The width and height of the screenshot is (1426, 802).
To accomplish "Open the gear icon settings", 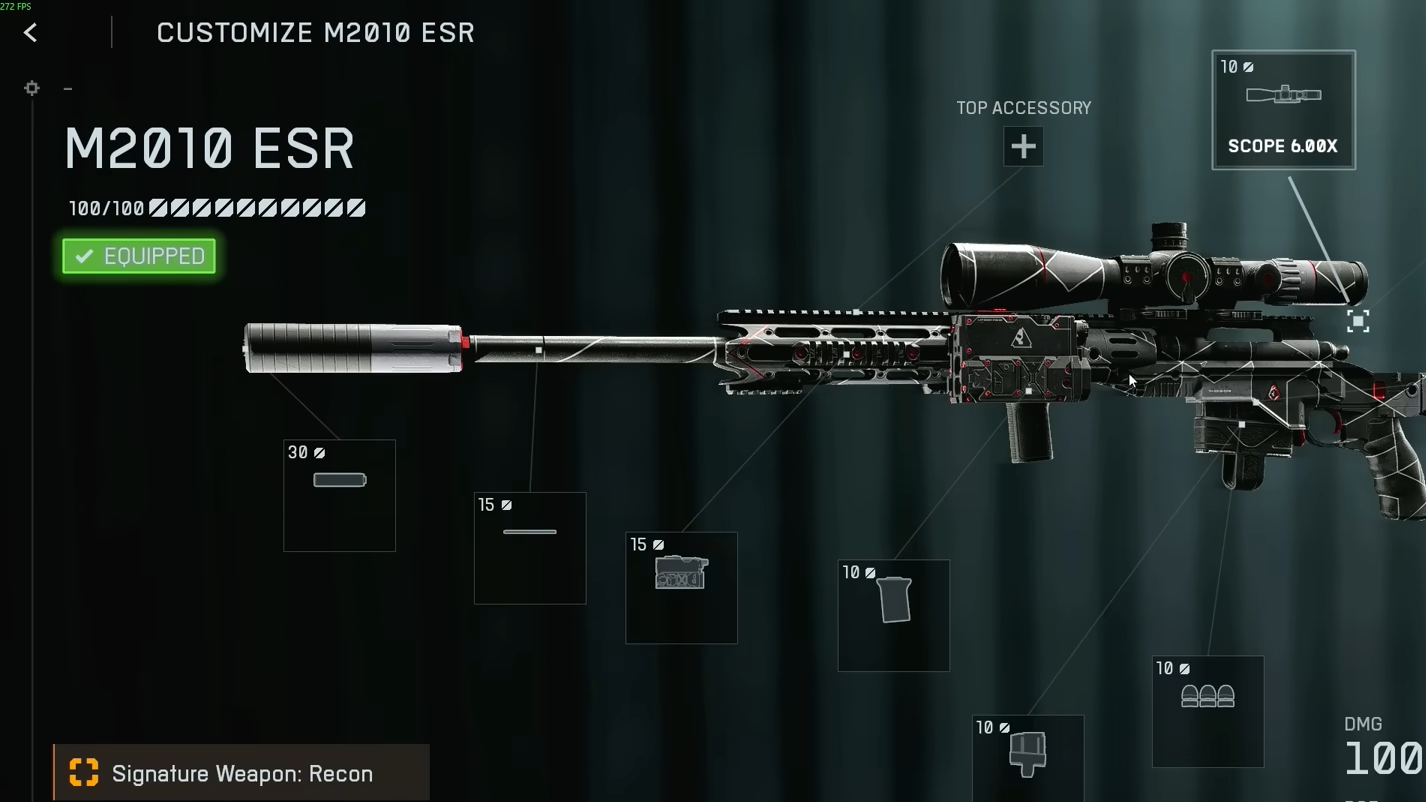I will coord(32,88).
